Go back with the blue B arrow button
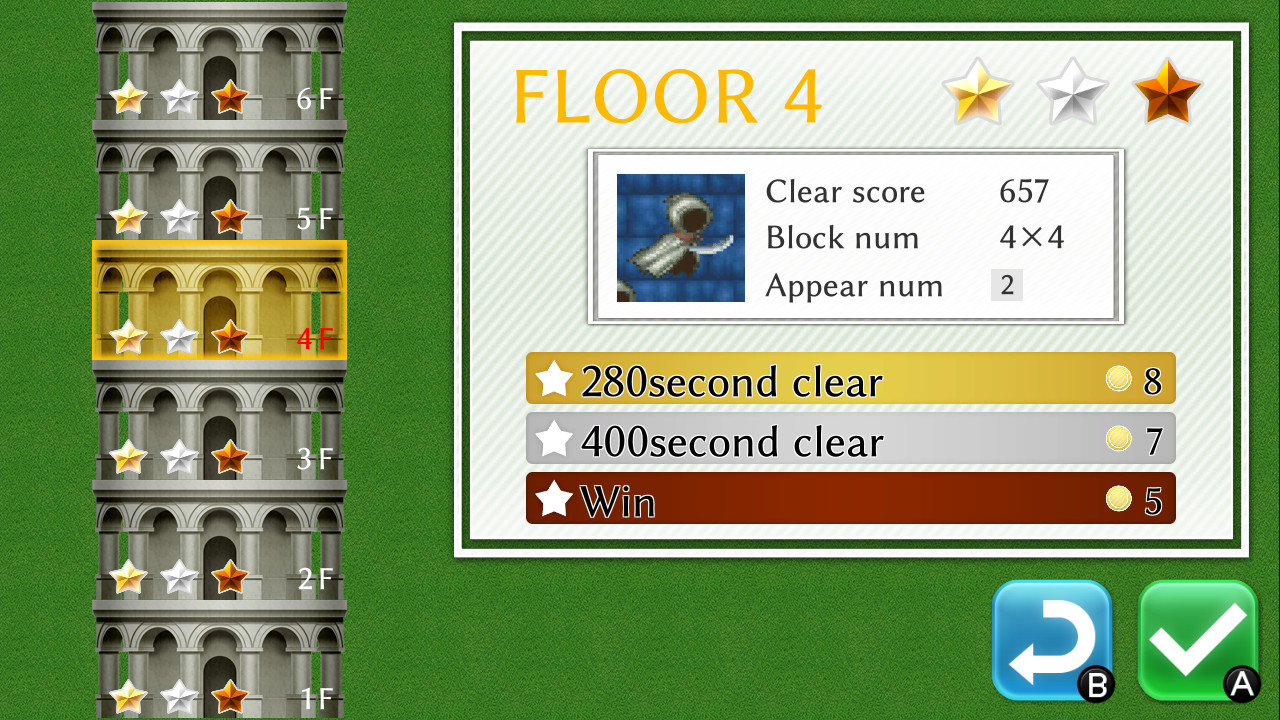1280x720 pixels. pos(1052,641)
